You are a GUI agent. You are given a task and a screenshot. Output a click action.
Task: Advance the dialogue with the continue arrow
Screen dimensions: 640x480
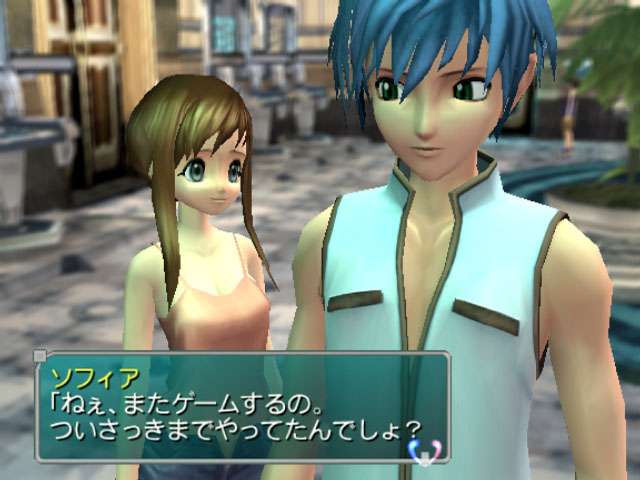[425, 453]
